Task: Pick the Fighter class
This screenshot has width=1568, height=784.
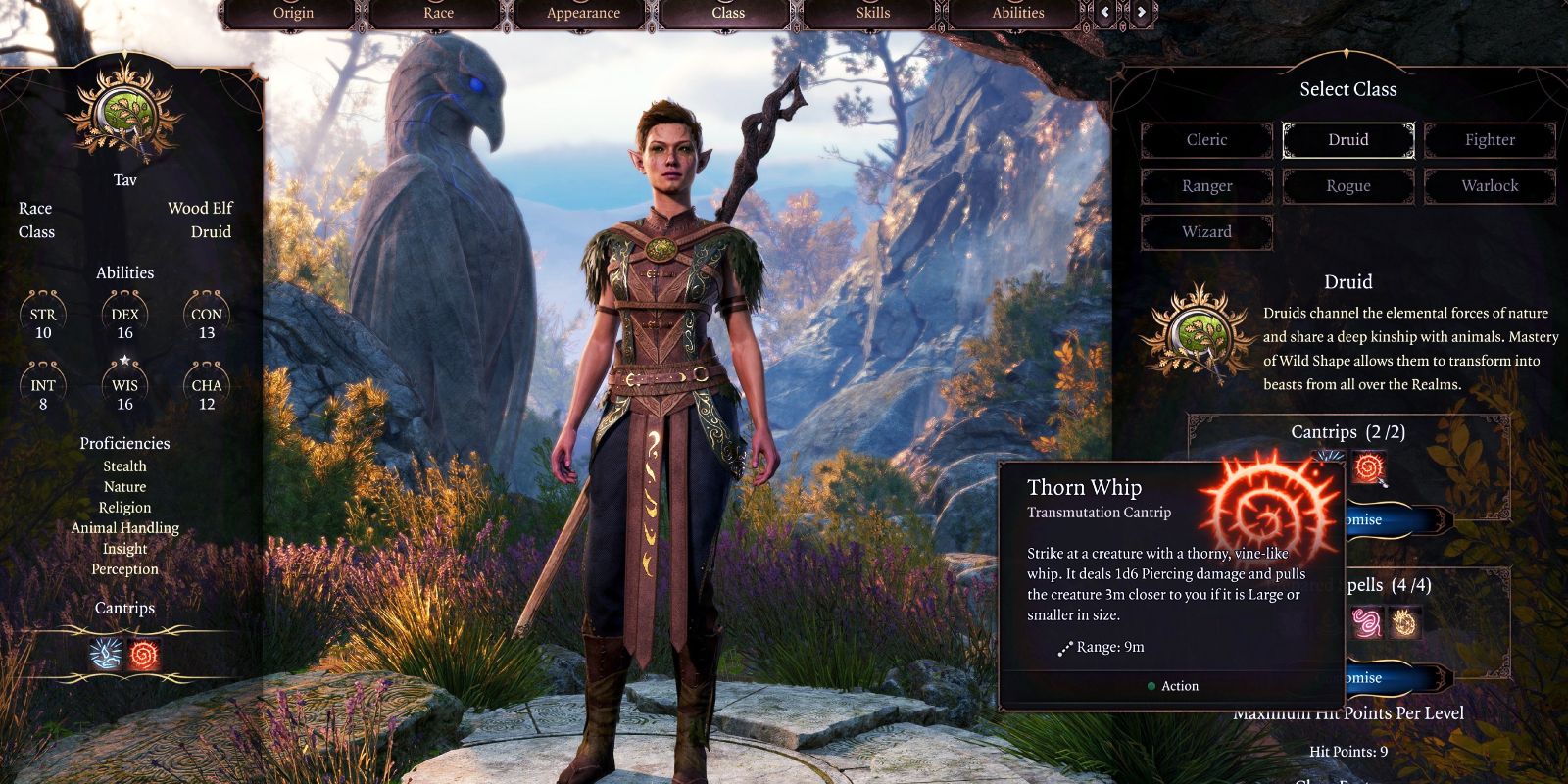Action: coord(1490,140)
